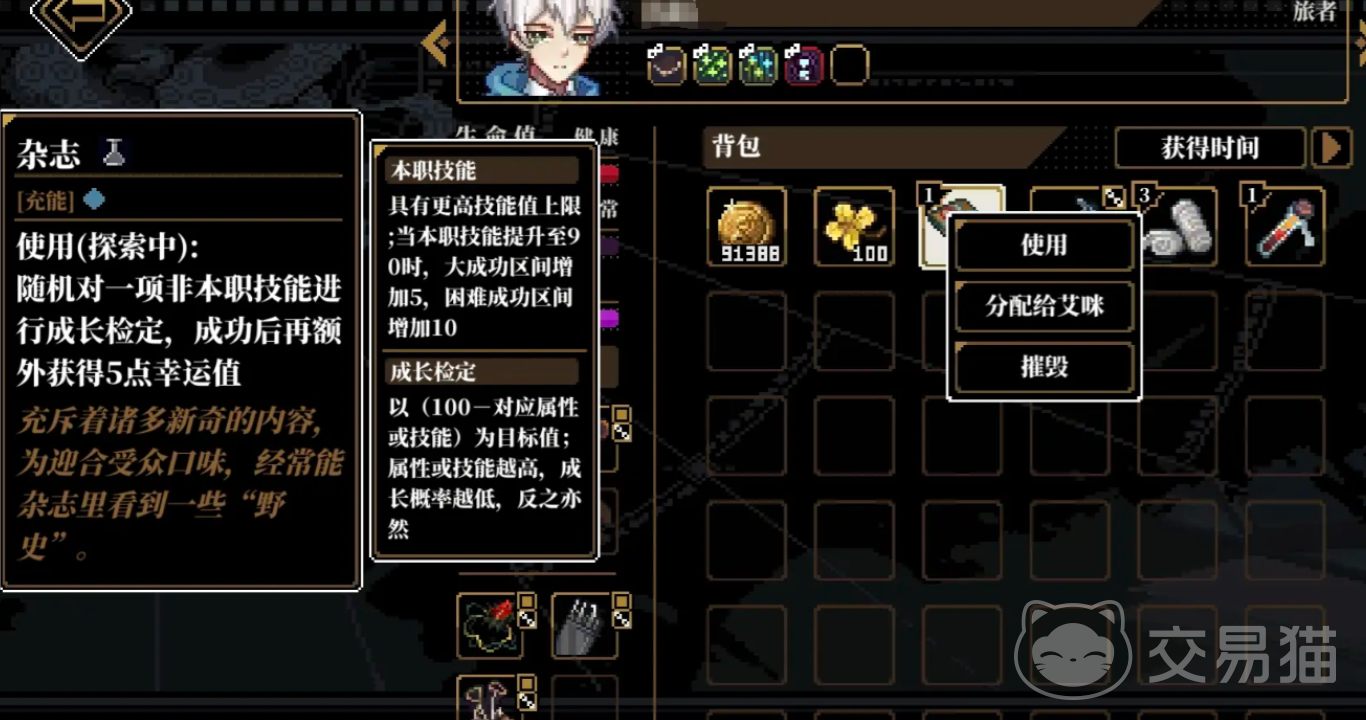Select the yellow clover item slot
Image resolution: width=1366 pixels, height=720 pixels.
[x=854, y=228]
